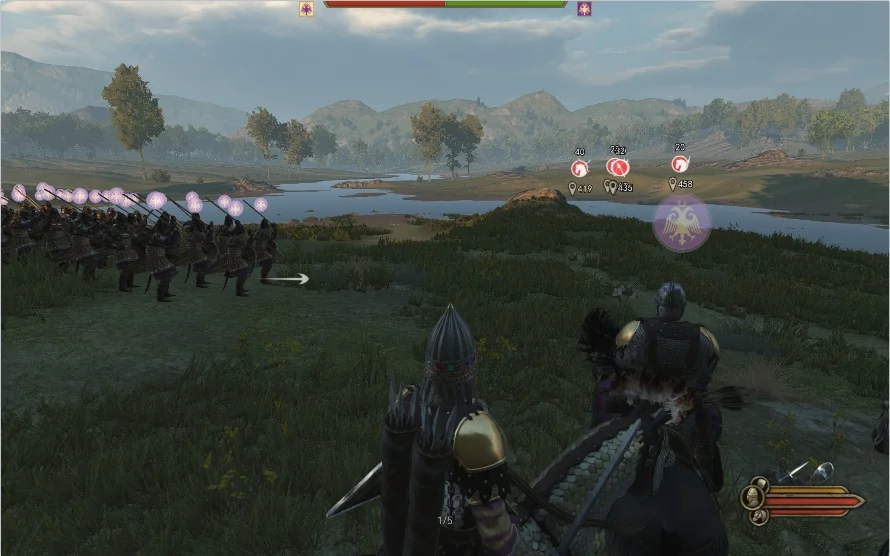This screenshot has height=556, width=890.
Task: Select the shield icon next to the sword
Action: (821, 472)
